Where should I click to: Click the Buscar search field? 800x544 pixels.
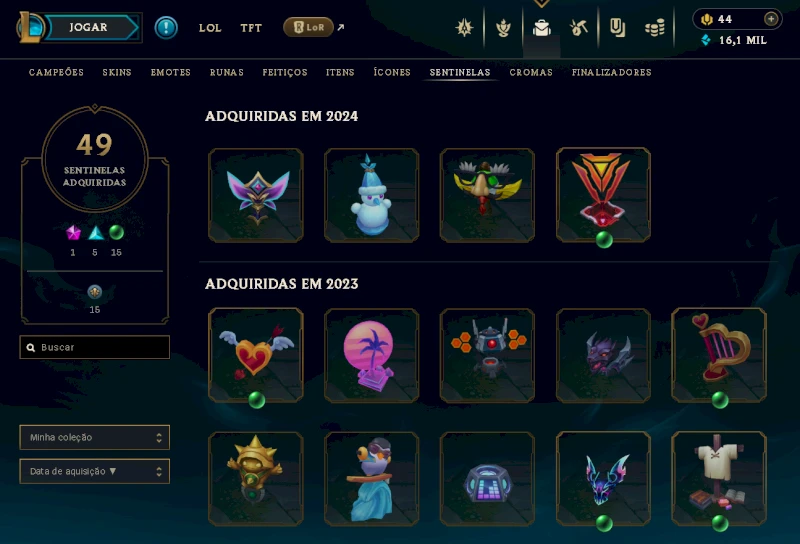click(95, 347)
